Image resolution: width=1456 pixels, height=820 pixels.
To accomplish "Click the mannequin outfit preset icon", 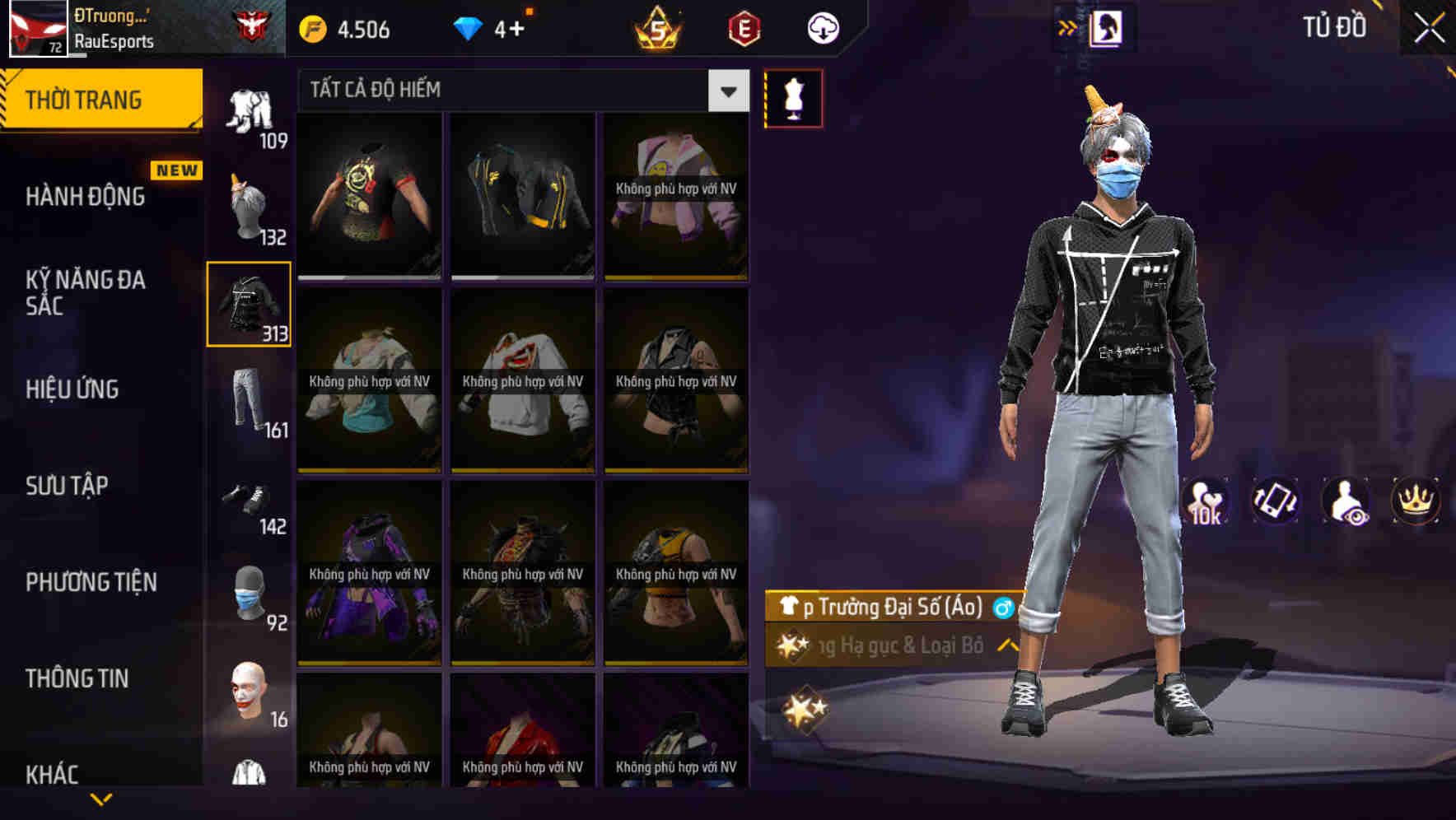I will [x=794, y=97].
